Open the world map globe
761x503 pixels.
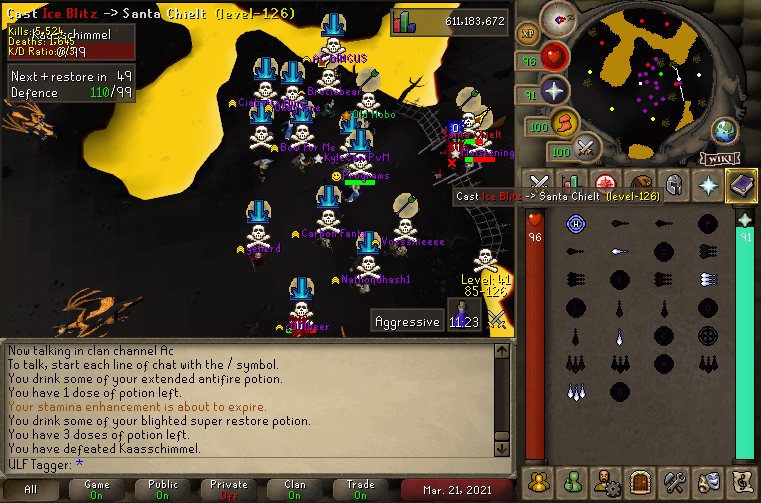pyautogui.click(x=725, y=131)
